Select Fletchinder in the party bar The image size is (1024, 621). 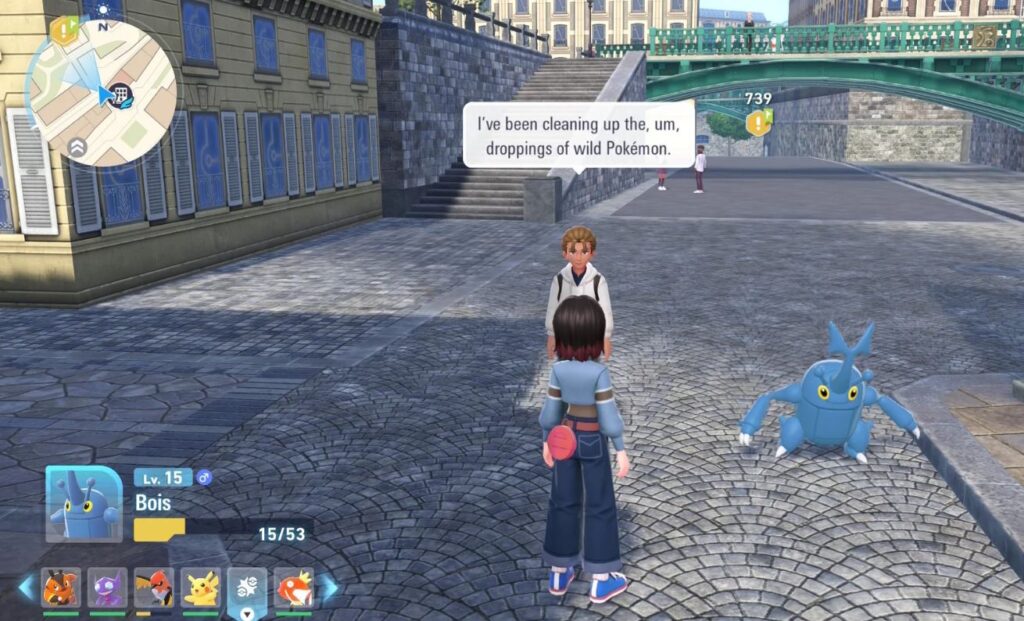point(154,587)
